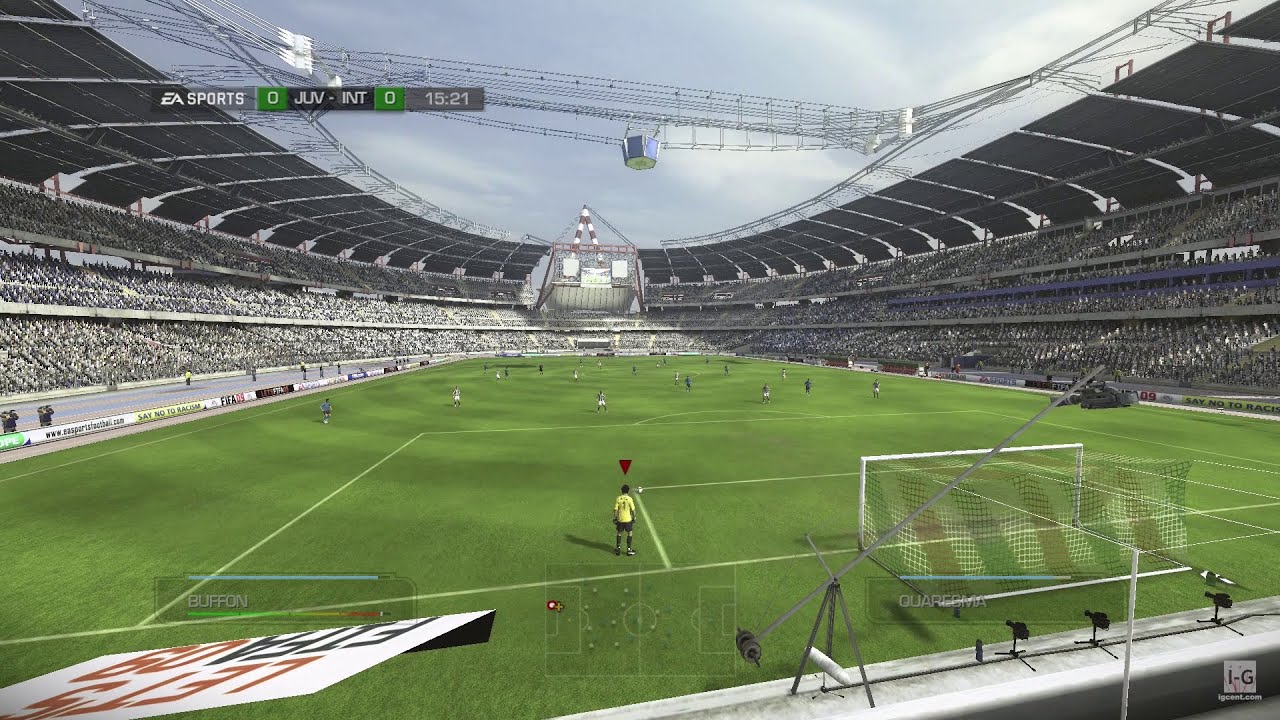Click the match timer showing 15:21
The image size is (1280, 720).
(448, 97)
